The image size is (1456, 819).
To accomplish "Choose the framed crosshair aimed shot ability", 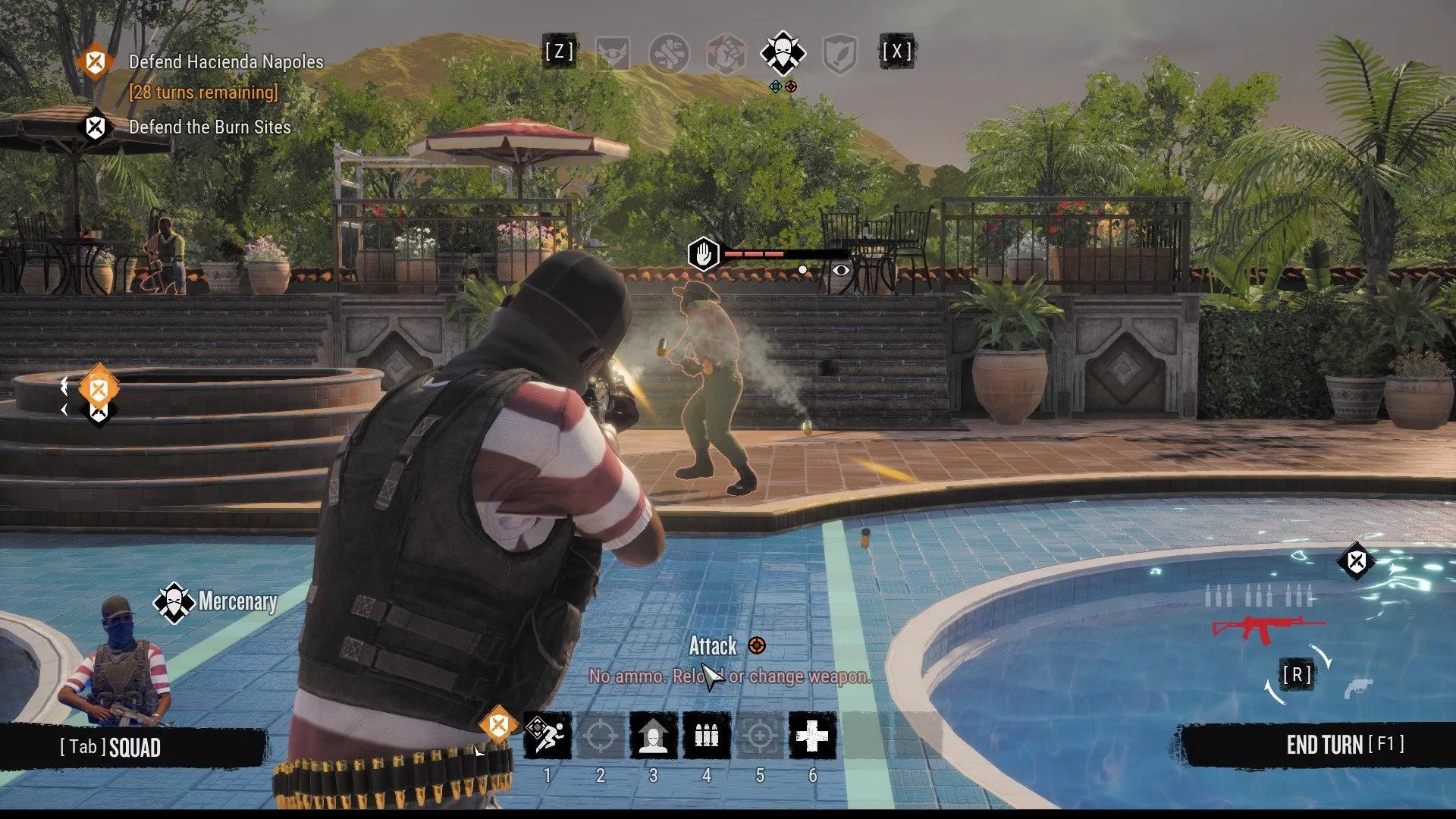I will tap(759, 735).
